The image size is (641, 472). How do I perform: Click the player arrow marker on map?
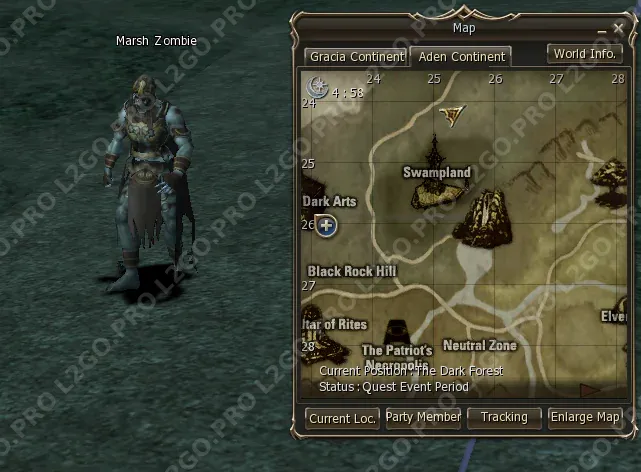453,114
